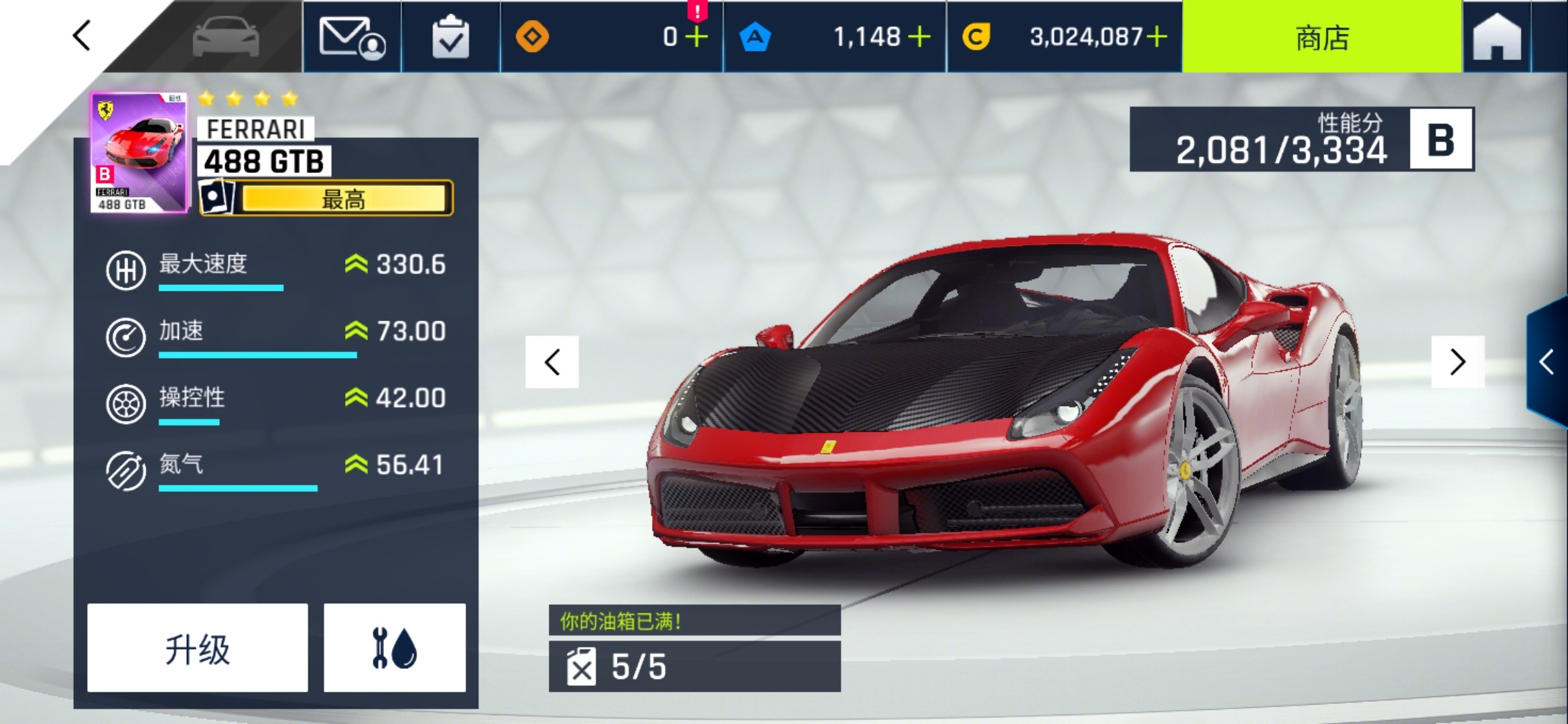
Task: Click the blue blueprint currency icon
Action: click(x=756, y=37)
